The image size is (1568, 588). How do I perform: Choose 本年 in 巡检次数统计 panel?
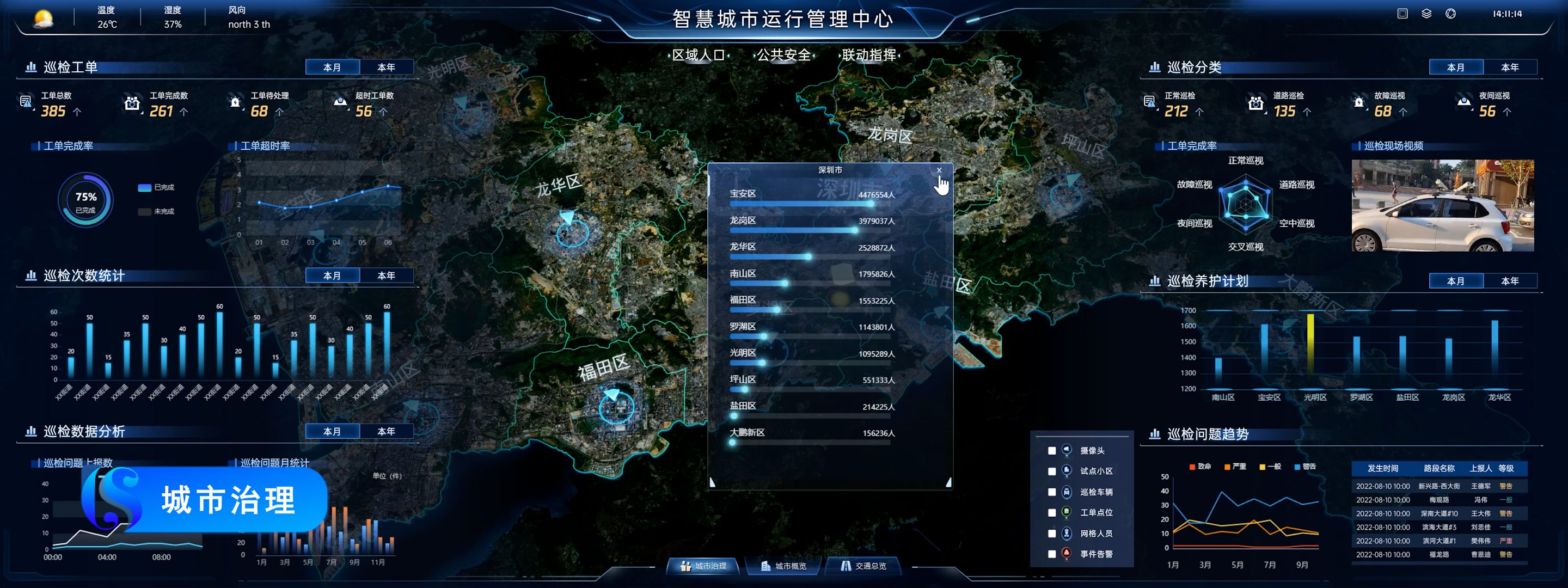386,275
